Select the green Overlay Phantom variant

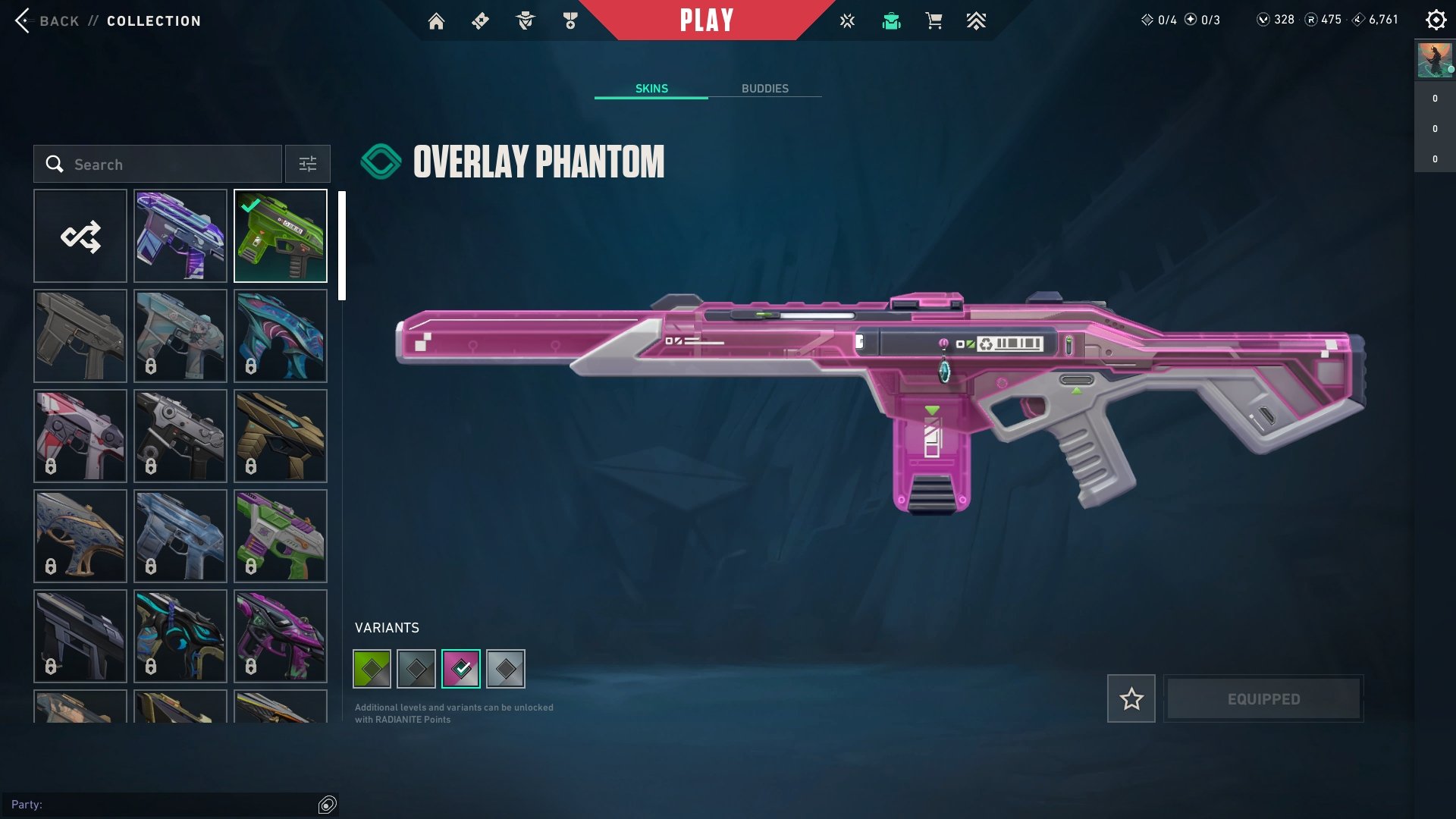tap(372, 668)
